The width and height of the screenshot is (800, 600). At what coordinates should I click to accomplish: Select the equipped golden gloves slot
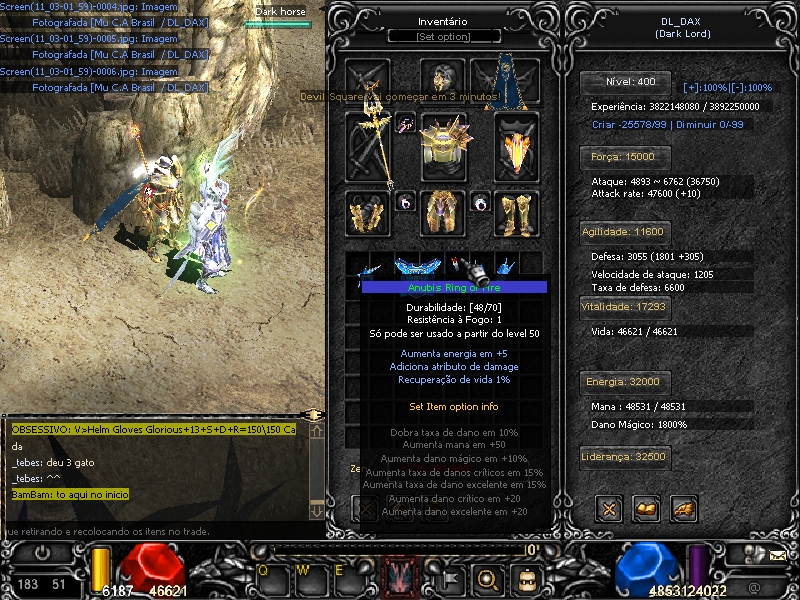pyautogui.click(x=367, y=212)
